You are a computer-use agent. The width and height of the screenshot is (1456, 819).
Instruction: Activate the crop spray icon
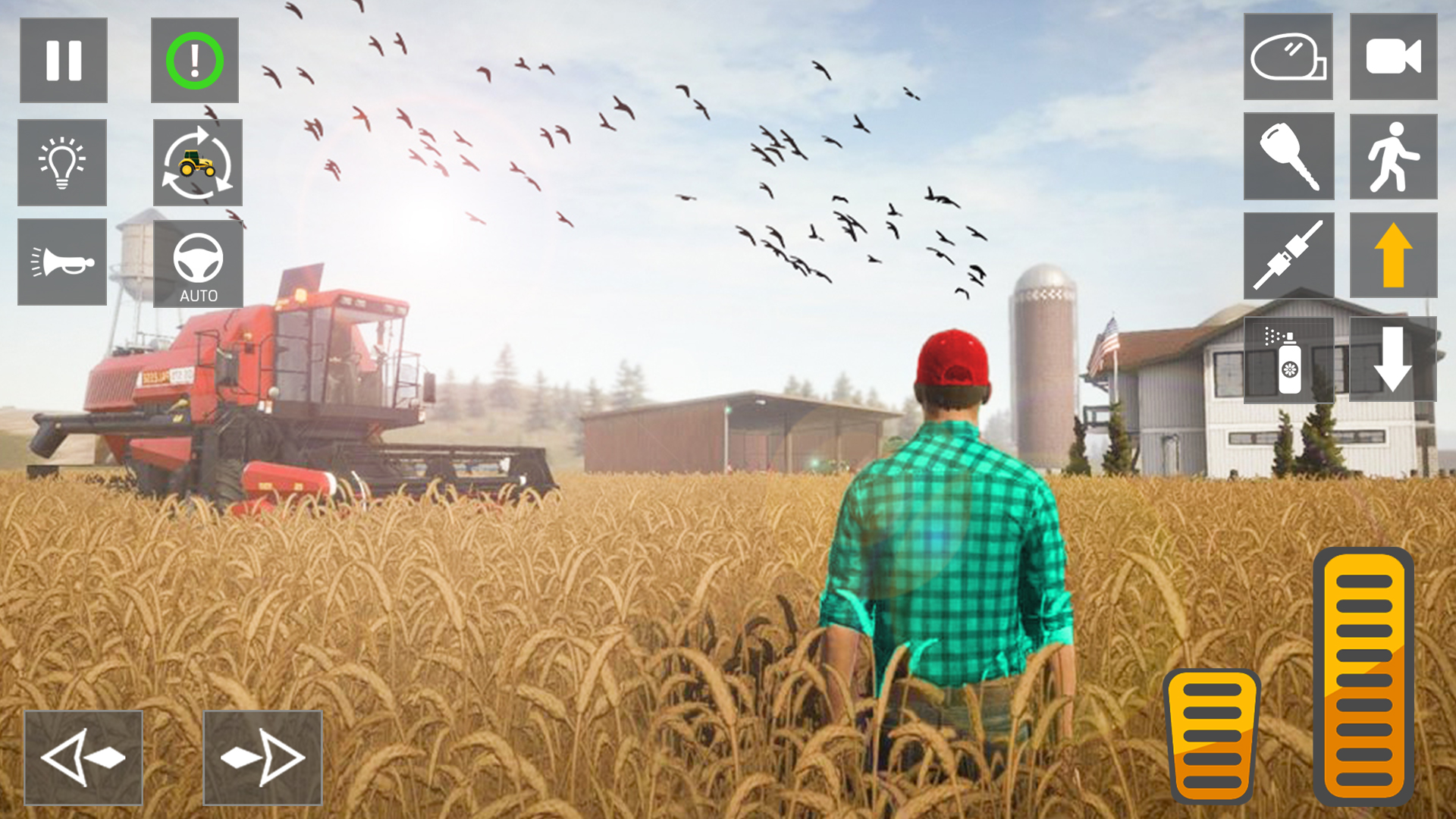pyautogui.click(x=1288, y=364)
